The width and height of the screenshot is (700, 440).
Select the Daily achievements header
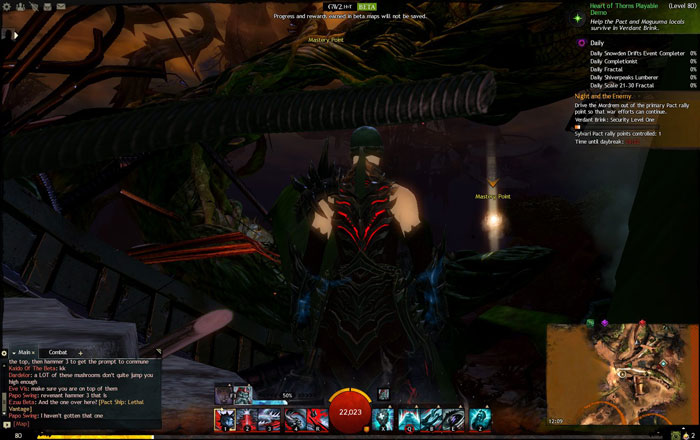[x=597, y=43]
